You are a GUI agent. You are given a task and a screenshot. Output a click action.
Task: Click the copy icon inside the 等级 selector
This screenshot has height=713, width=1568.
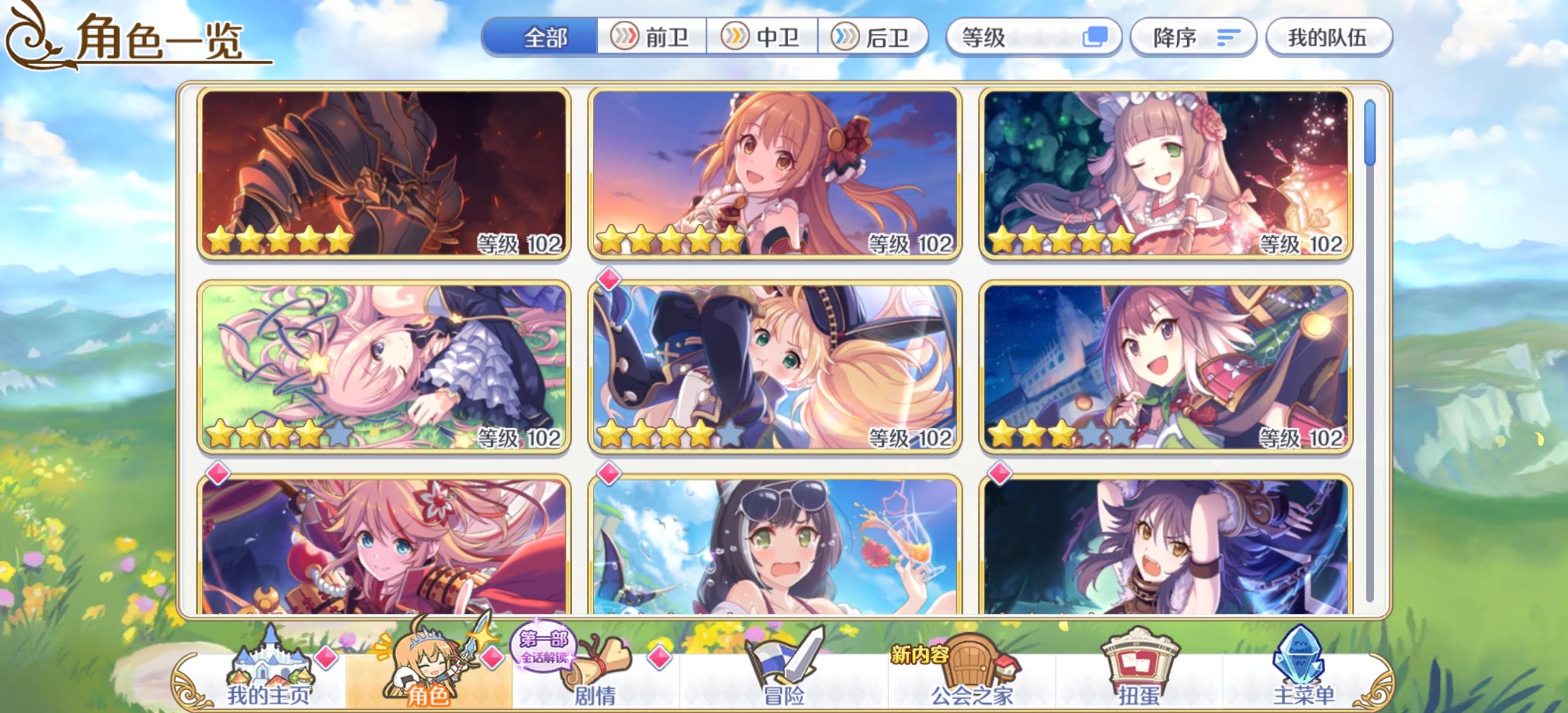[x=1100, y=38]
